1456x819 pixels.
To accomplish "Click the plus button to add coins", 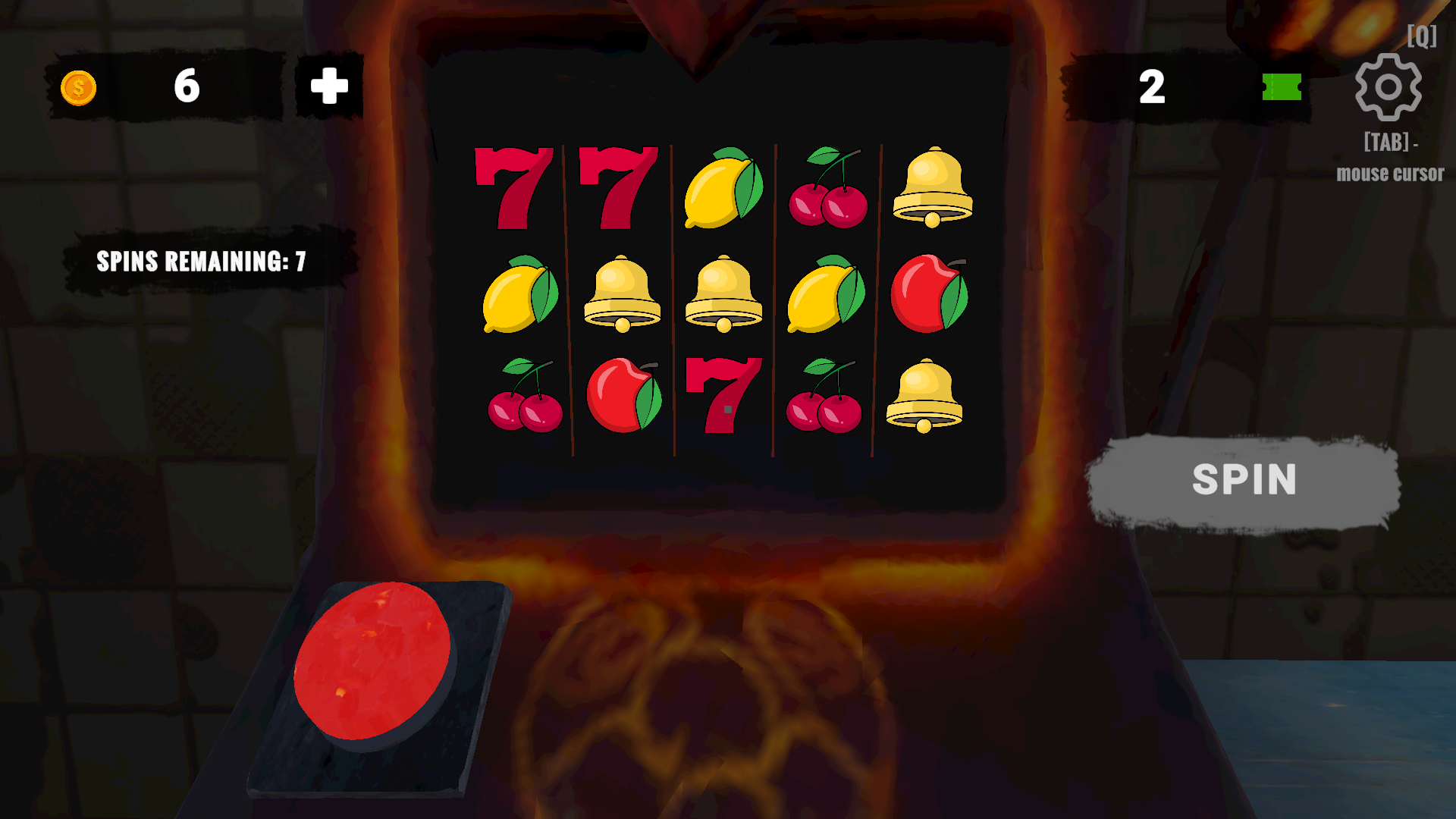I will tap(326, 86).
